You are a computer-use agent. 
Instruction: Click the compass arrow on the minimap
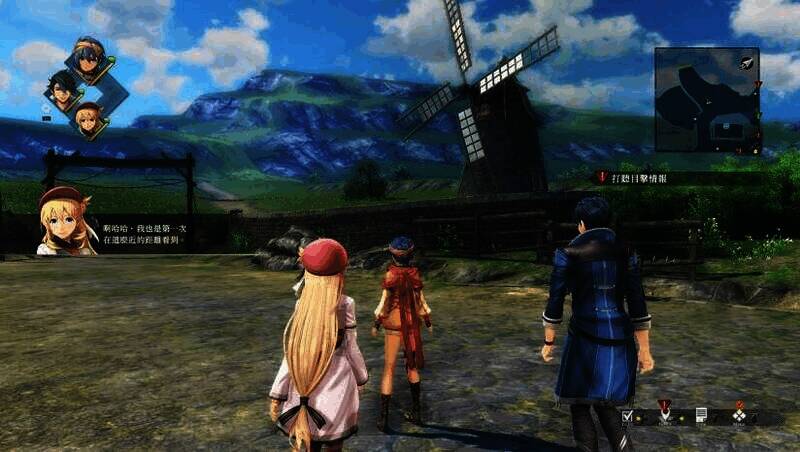[745, 62]
